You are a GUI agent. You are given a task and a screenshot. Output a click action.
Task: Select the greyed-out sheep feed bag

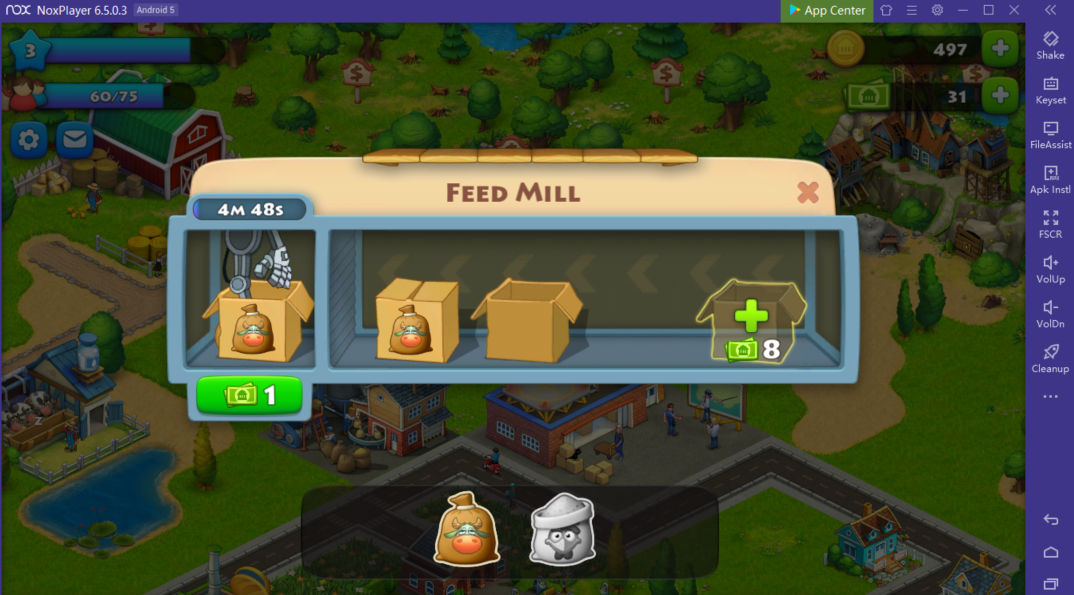tap(562, 529)
